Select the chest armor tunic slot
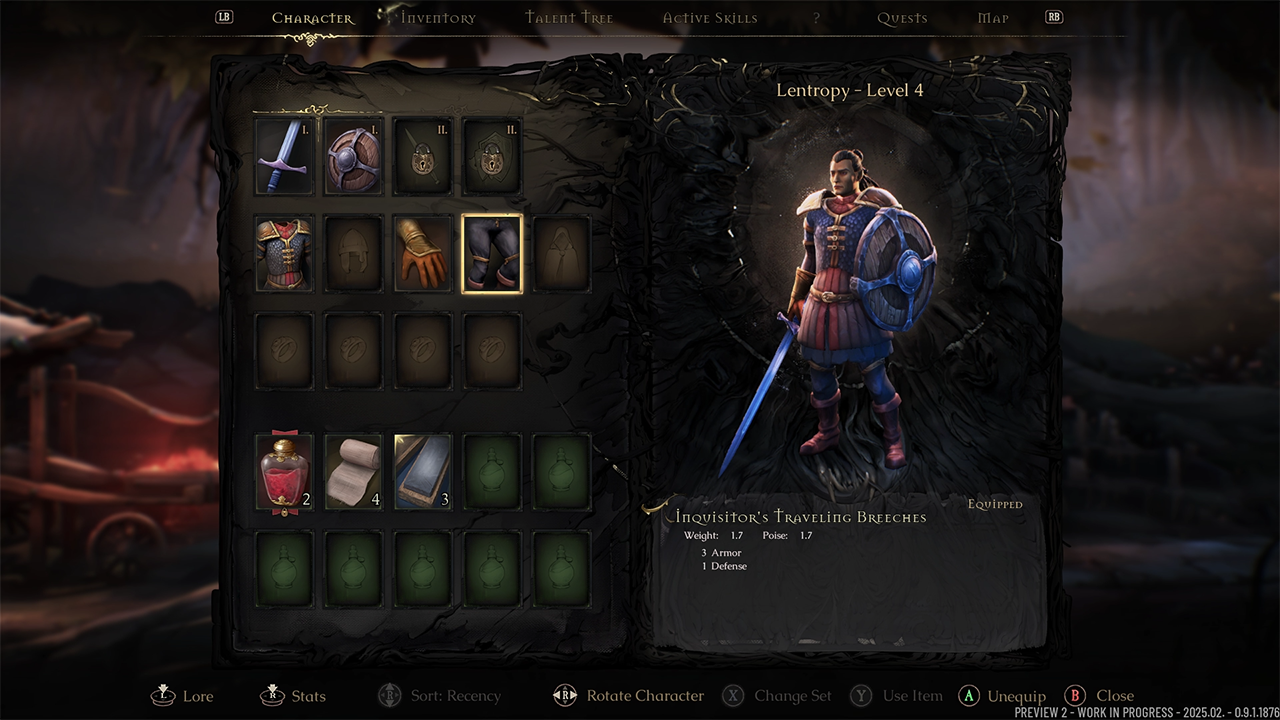 point(284,254)
